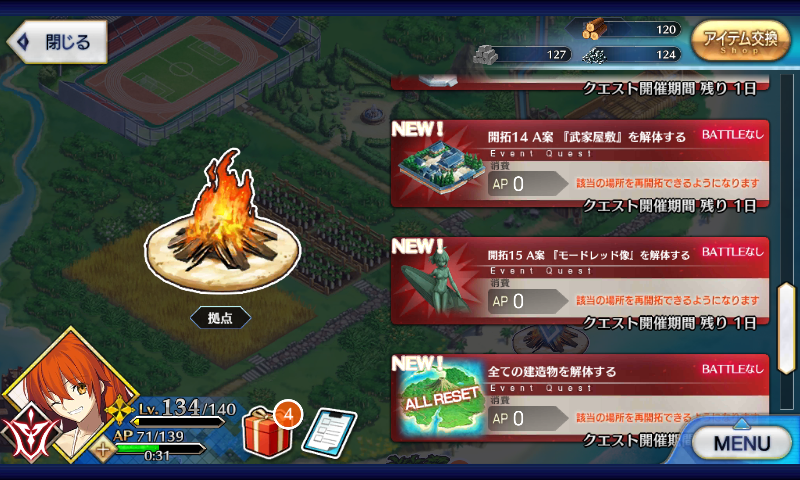Tap the AP plus button
This screenshot has width=800, height=480.
click(x=103, y=449)
